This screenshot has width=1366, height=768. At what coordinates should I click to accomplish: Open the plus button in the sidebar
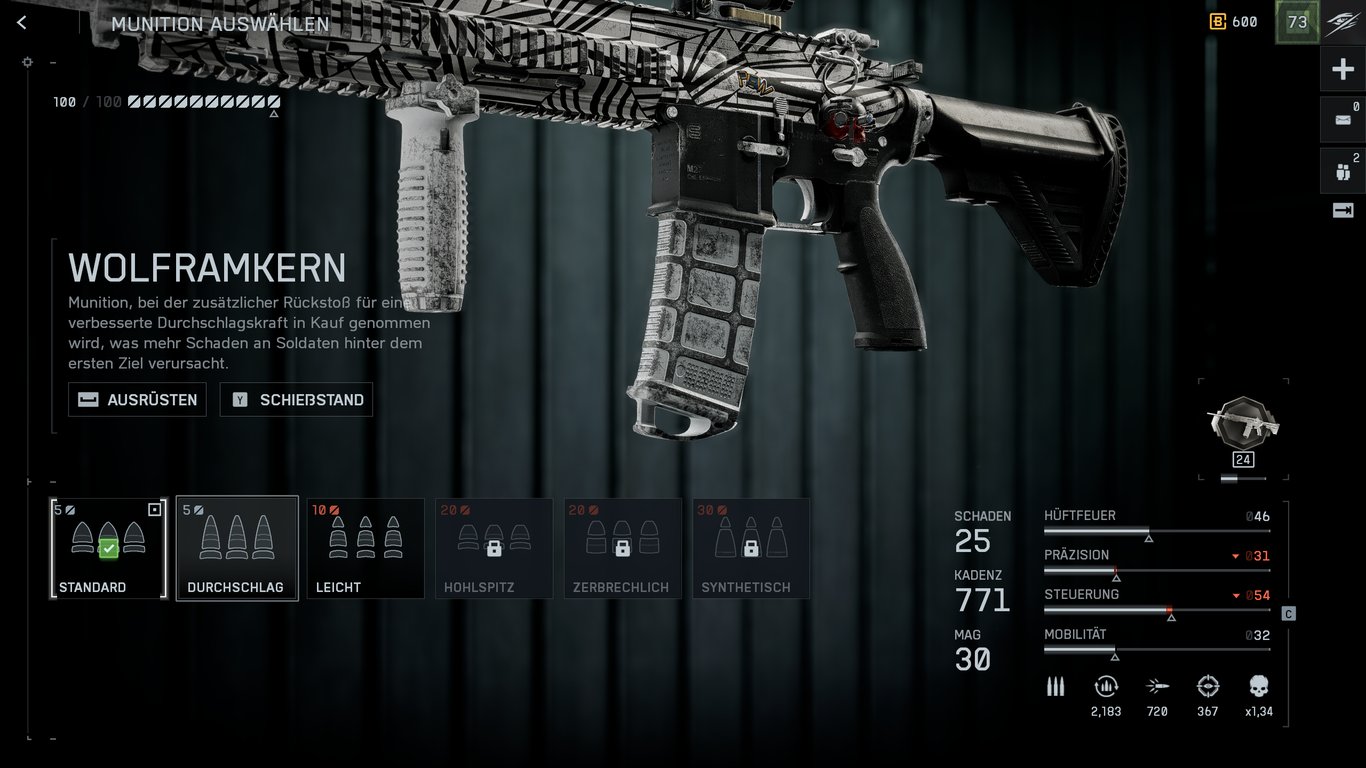(x=1342, y=70)
